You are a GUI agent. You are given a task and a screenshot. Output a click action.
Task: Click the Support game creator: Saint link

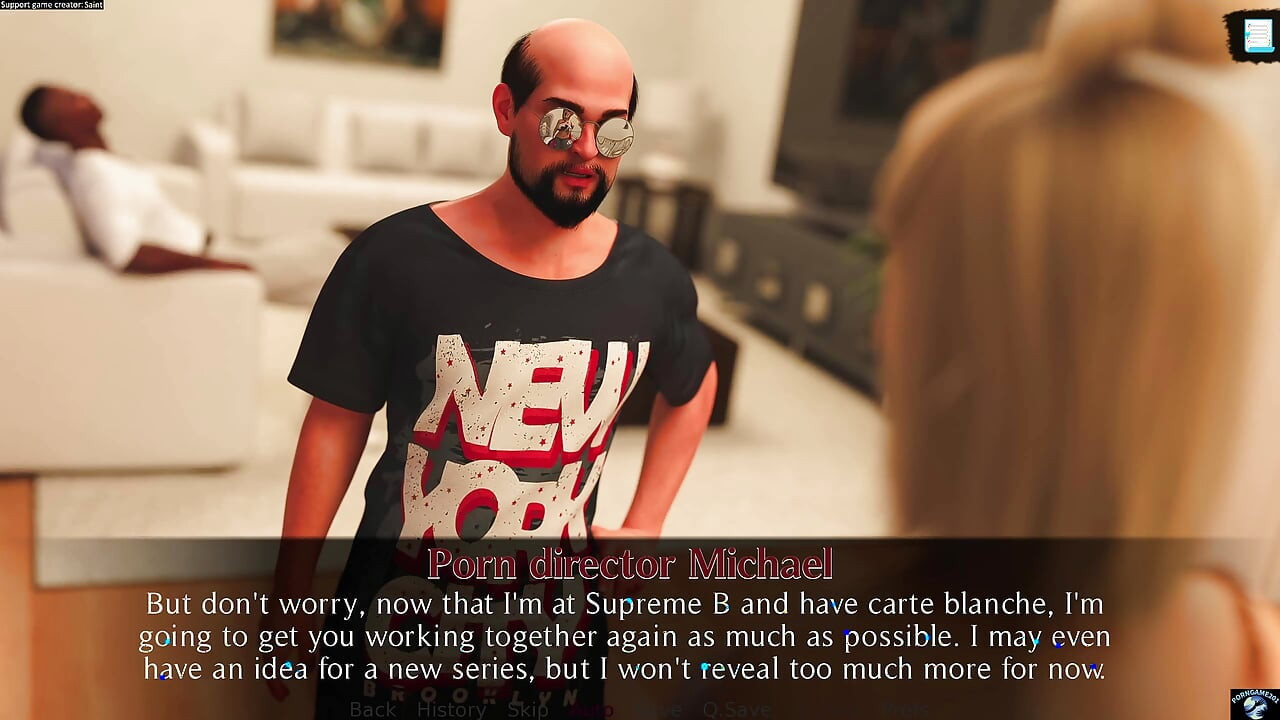click(x=50, y=4)
